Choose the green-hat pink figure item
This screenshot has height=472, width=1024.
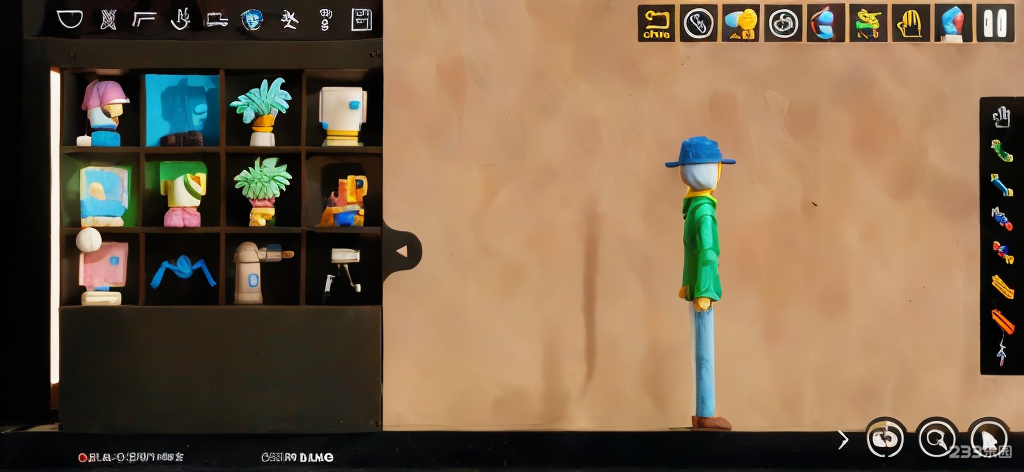coord(182,193)
